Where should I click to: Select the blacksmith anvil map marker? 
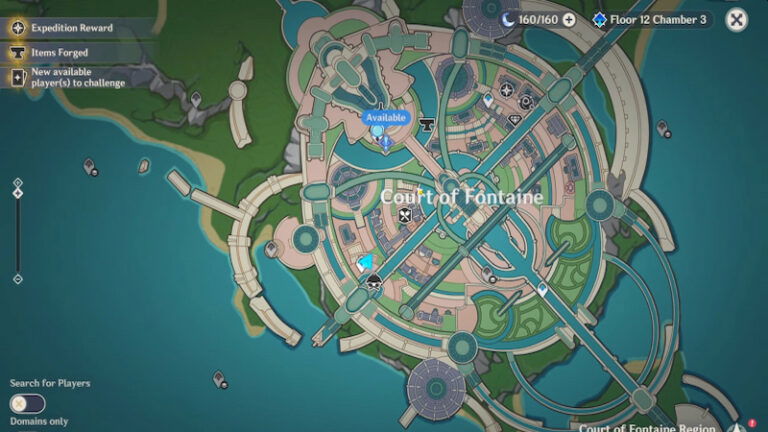428,125
